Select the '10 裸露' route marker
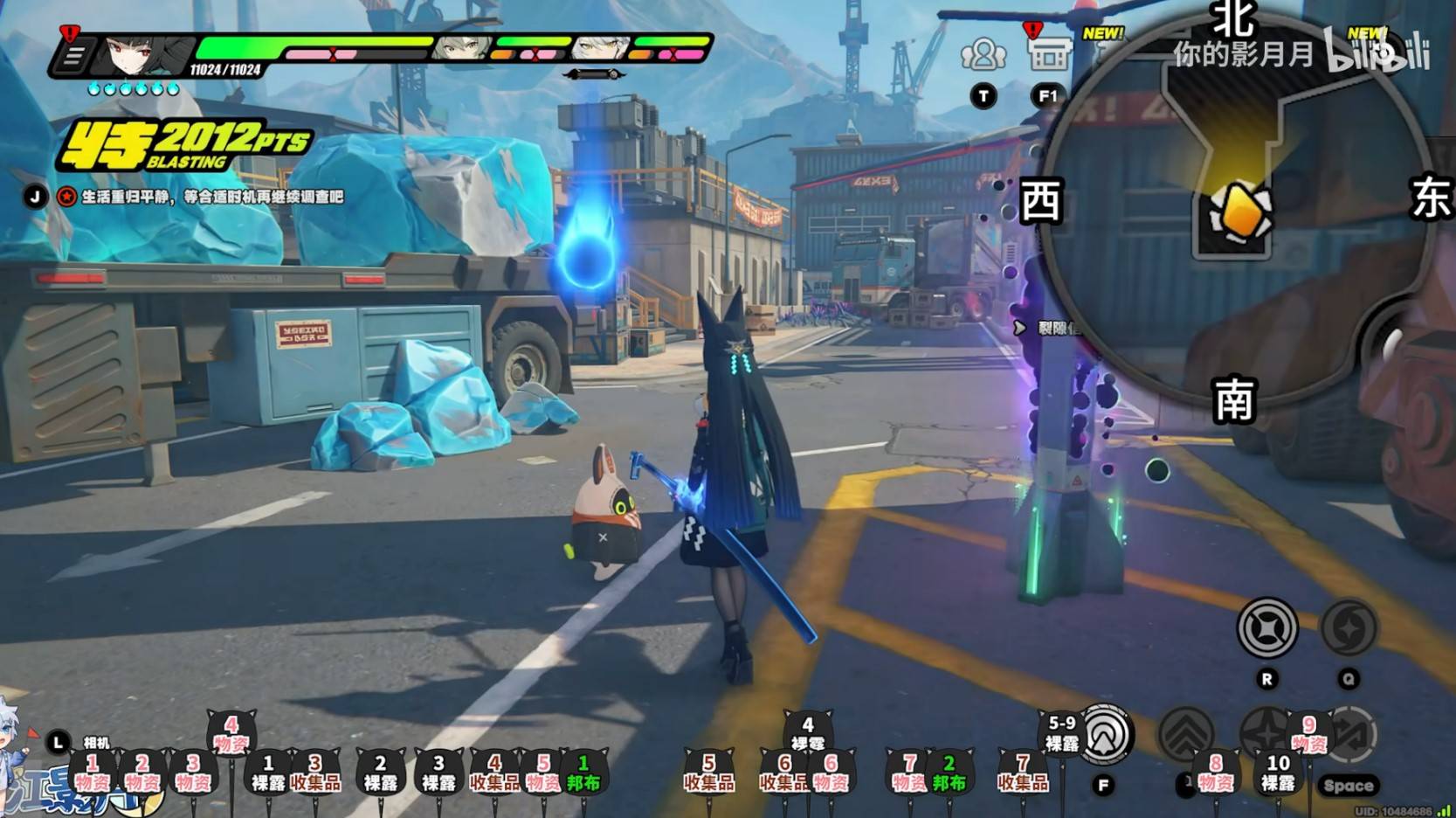This screenshot has width=1456, height=818. pyautogui.click(x=1278, y=773)
